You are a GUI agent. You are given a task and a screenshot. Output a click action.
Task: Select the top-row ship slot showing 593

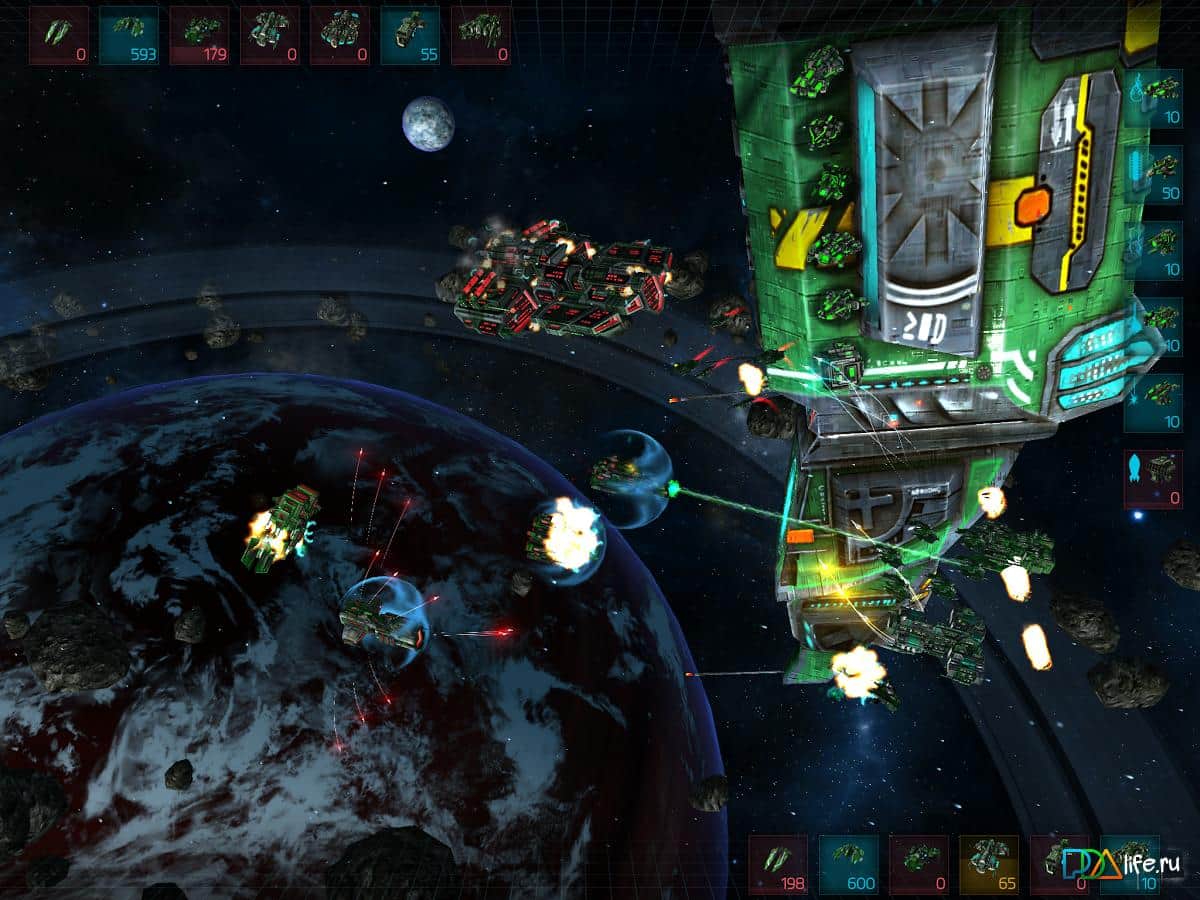(x=129, y=36)
